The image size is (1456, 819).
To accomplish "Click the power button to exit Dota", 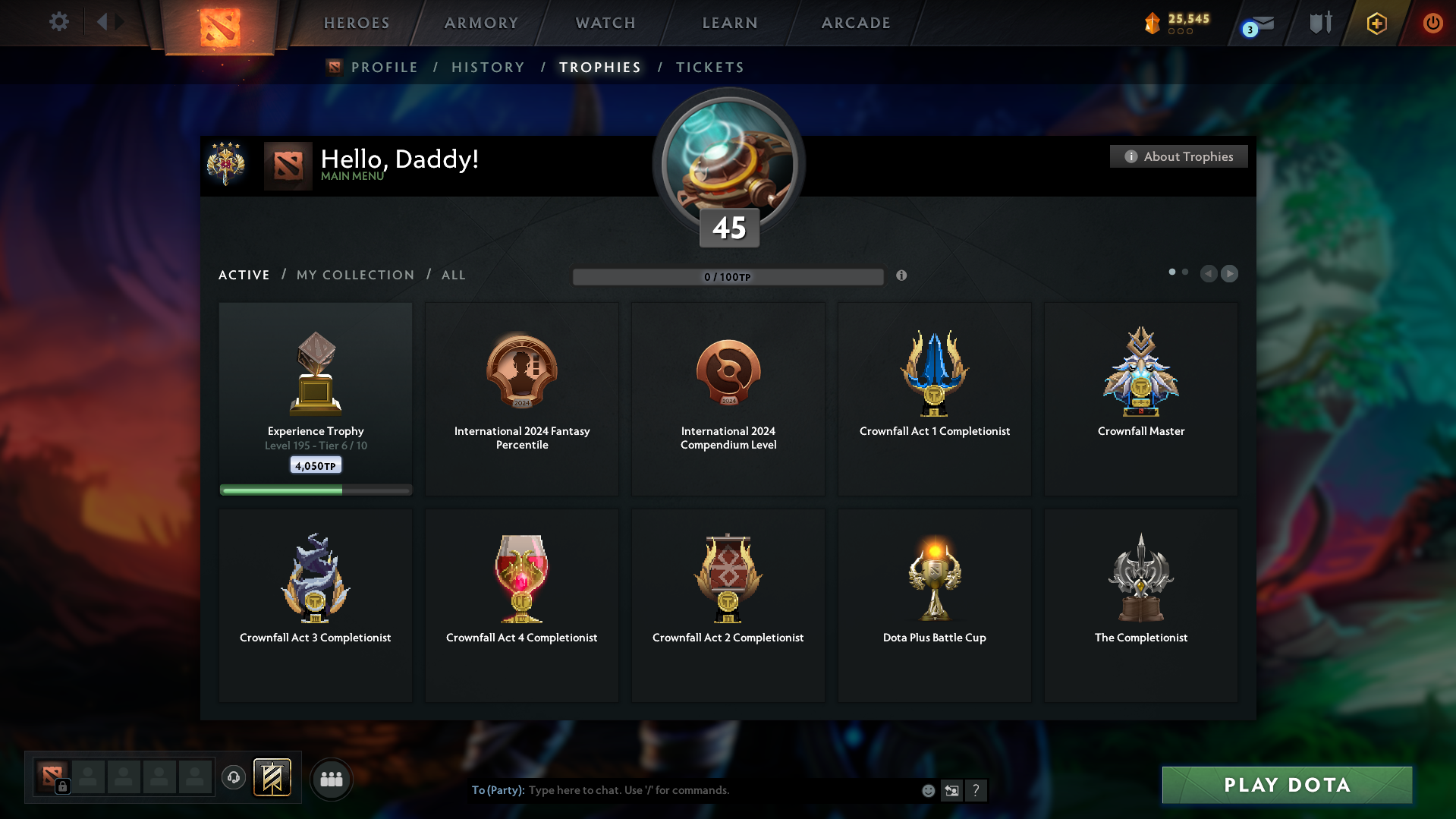I will (1432, 23).
